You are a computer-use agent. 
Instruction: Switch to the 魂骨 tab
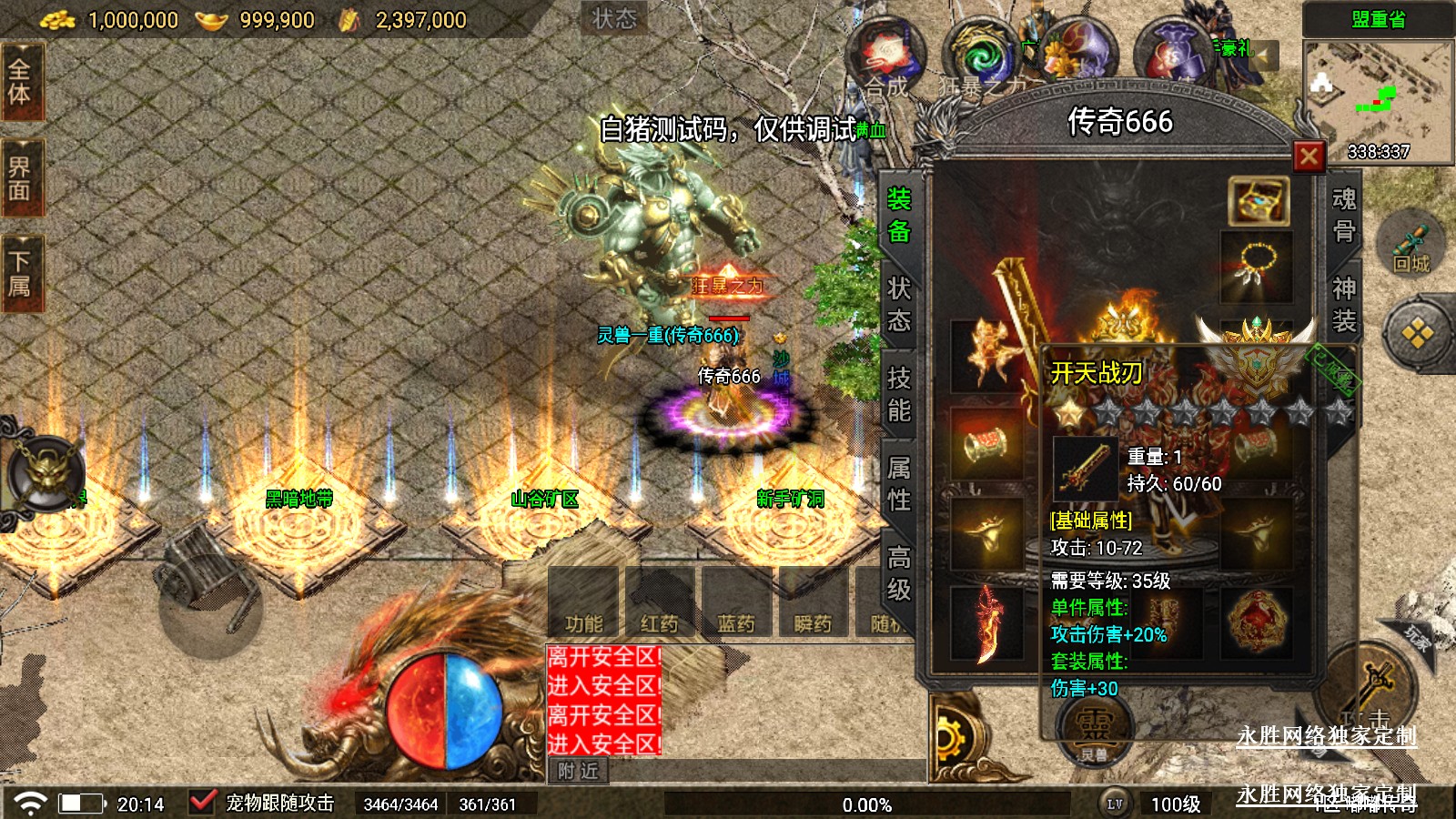tap(1344, 216)
